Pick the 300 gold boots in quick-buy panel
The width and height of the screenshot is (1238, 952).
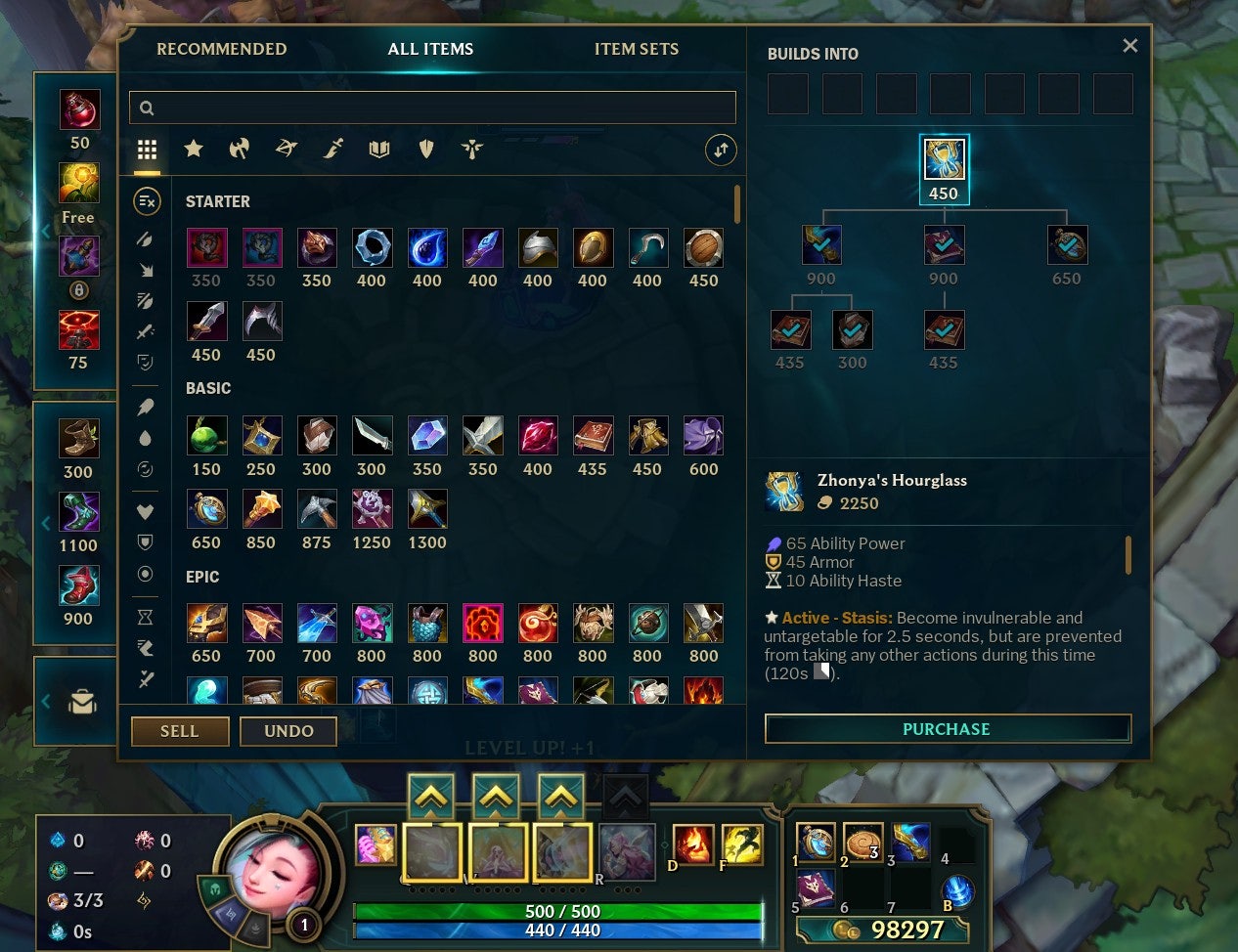(x=78, y=439)
